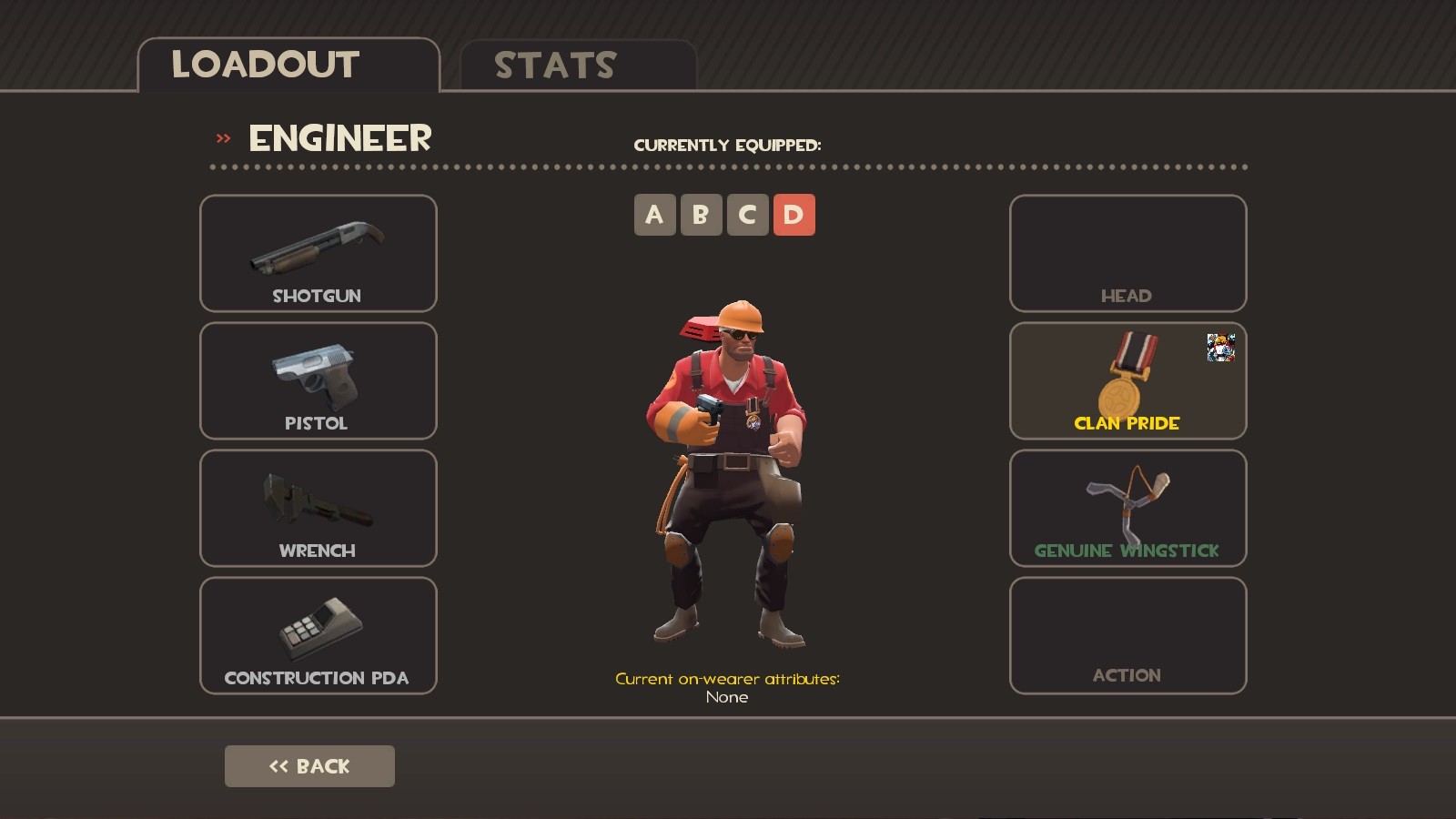Click the small decal icon on Clan Pride
1456x819 pixels.
[x=1222, y=349]
